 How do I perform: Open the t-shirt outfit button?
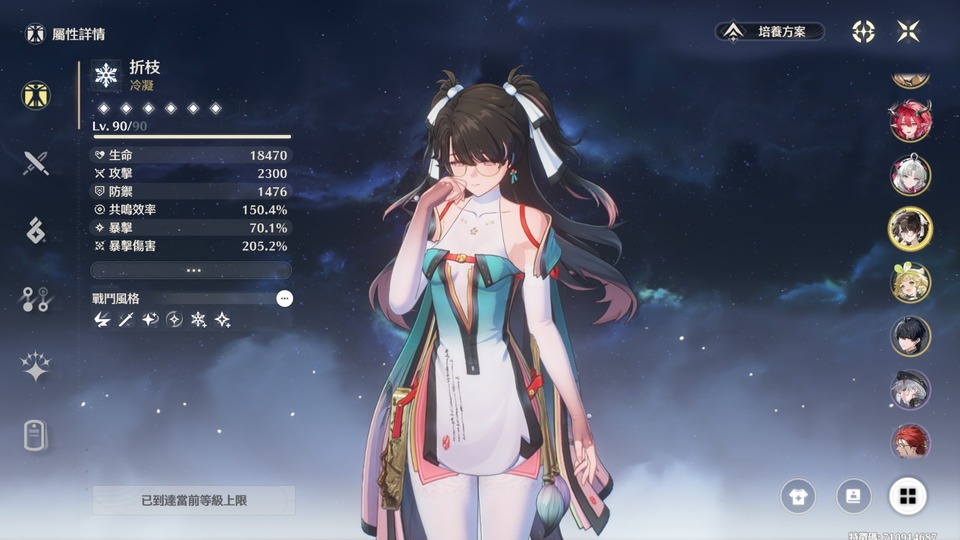(798, 496)
